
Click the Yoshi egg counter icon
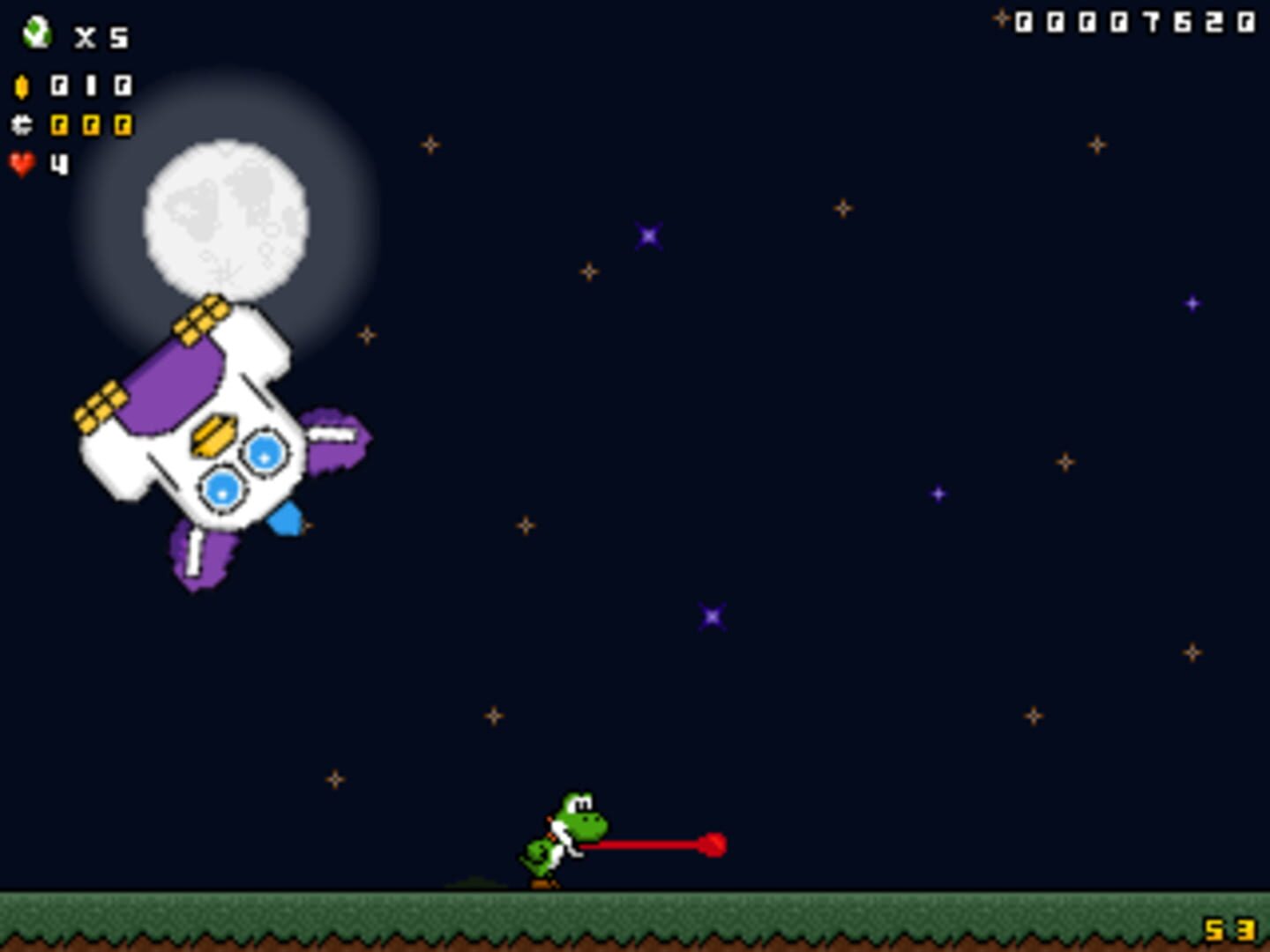pyautogui.click(x=37, y=33)
